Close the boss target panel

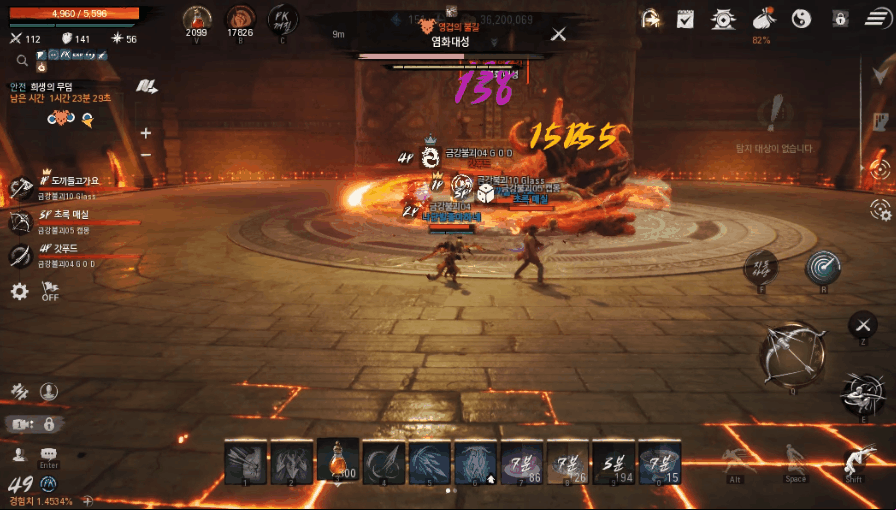point(559,35)
